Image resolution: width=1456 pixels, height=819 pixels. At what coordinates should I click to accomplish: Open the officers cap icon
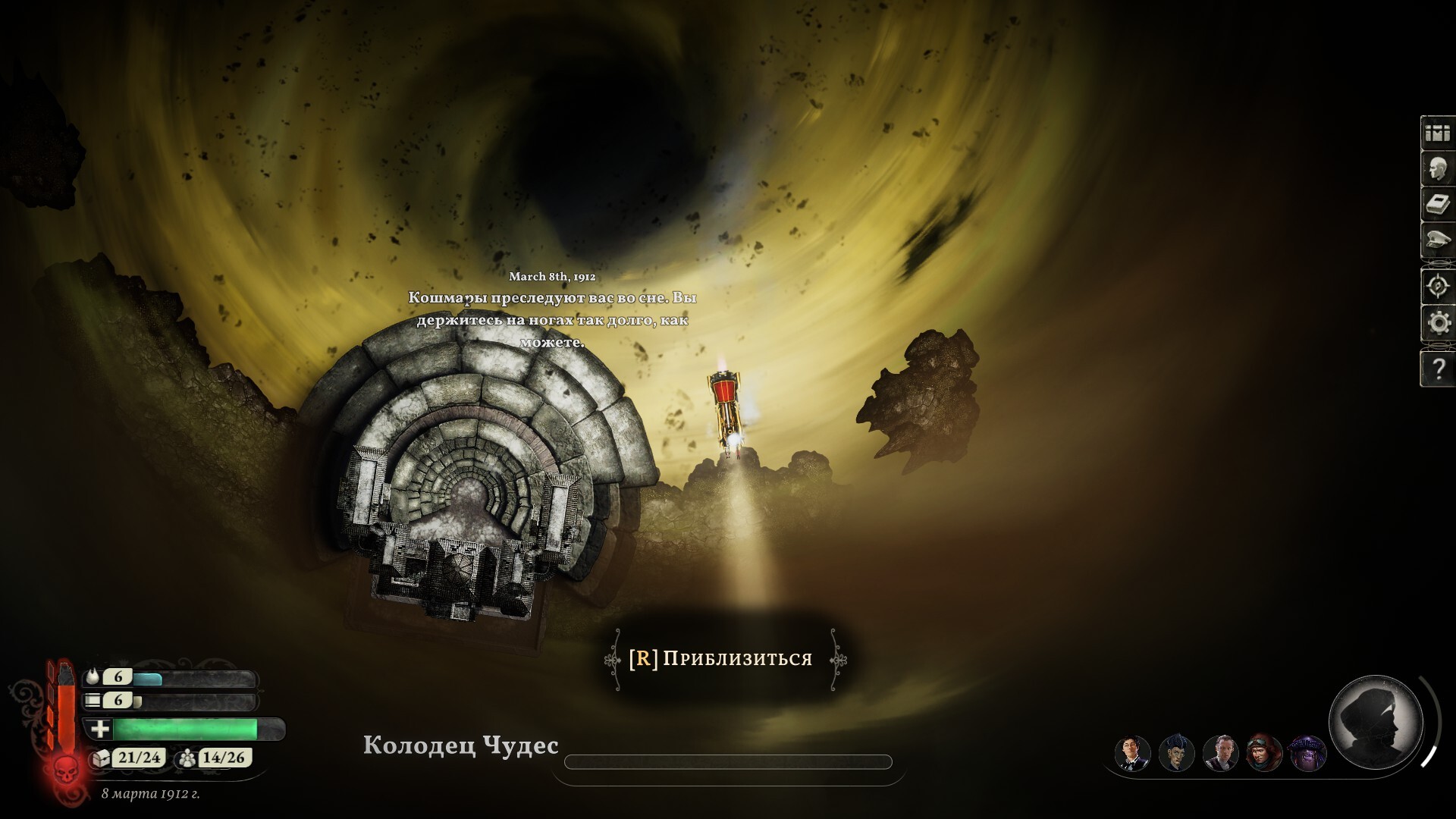pos(1437,240)
